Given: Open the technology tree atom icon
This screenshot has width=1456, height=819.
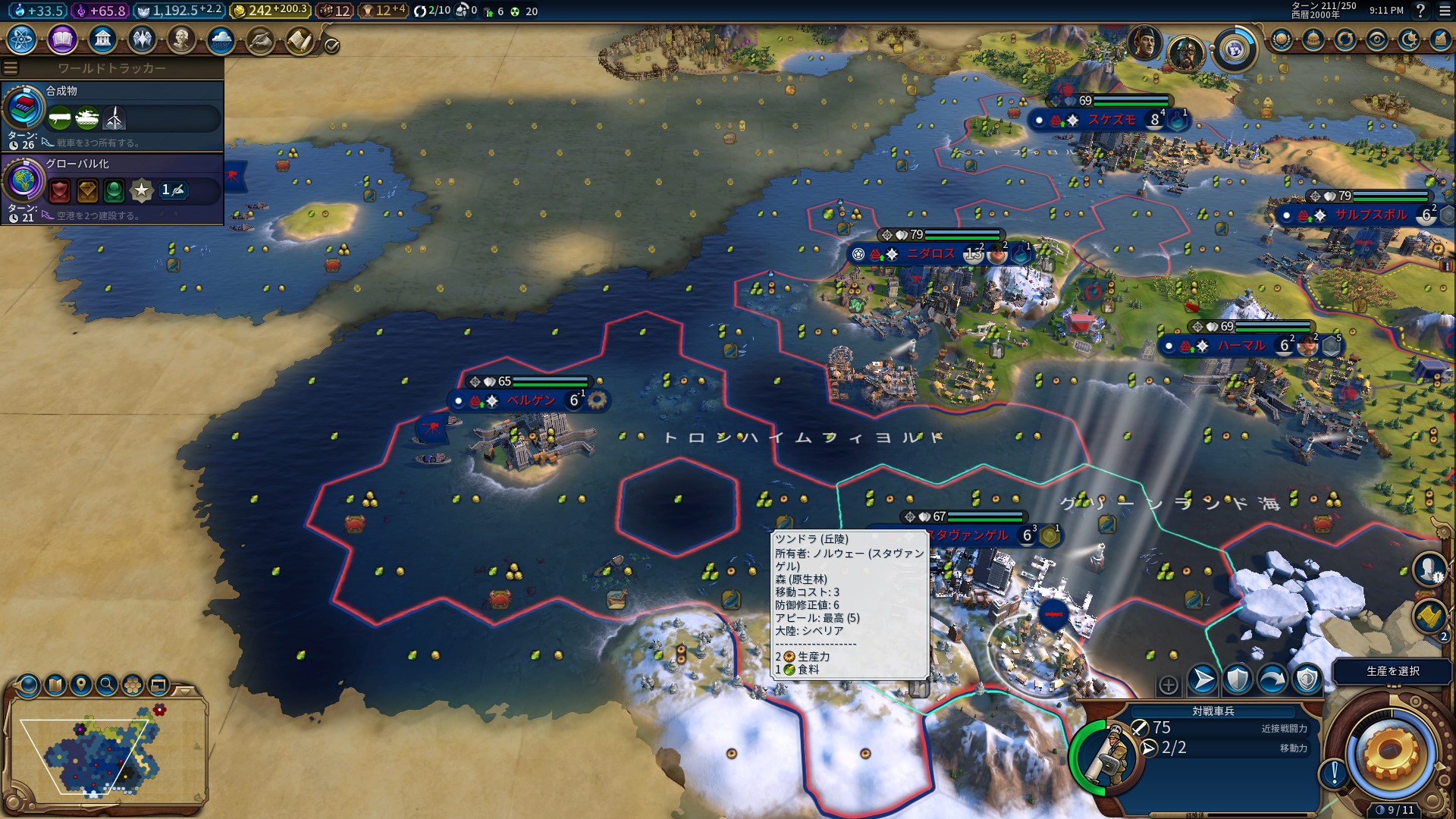Looking at the screenshot, I should coord(22,39).
